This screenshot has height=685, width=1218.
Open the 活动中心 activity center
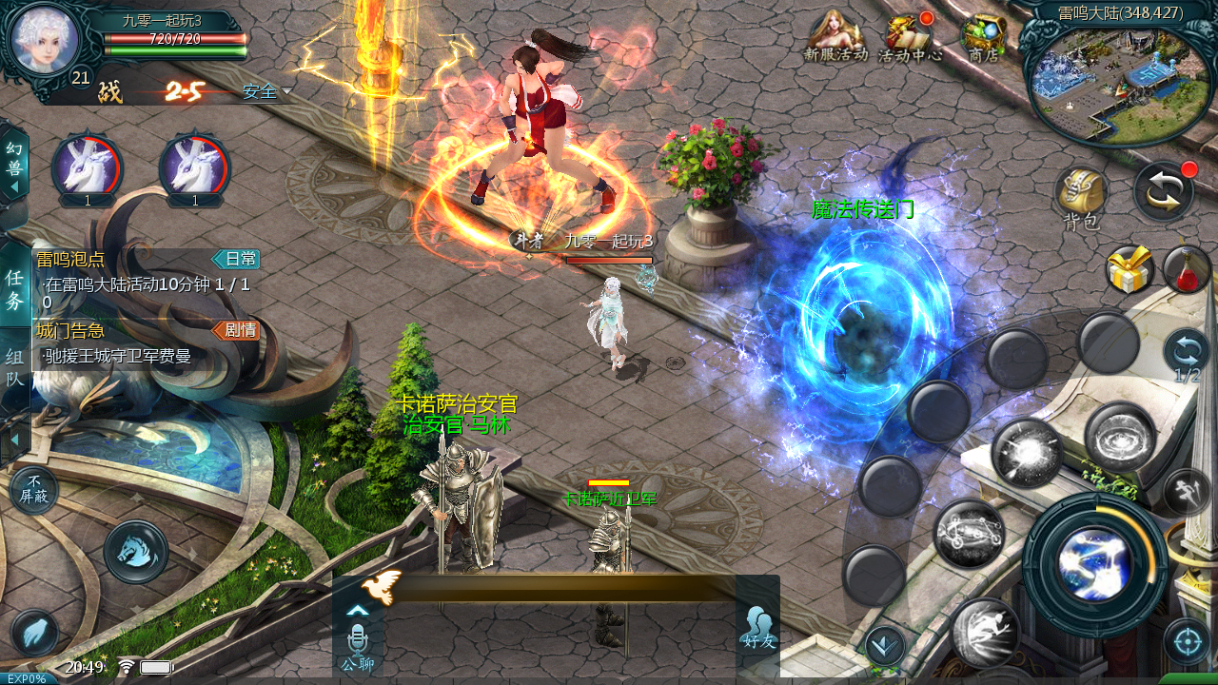tap(910, 37)
